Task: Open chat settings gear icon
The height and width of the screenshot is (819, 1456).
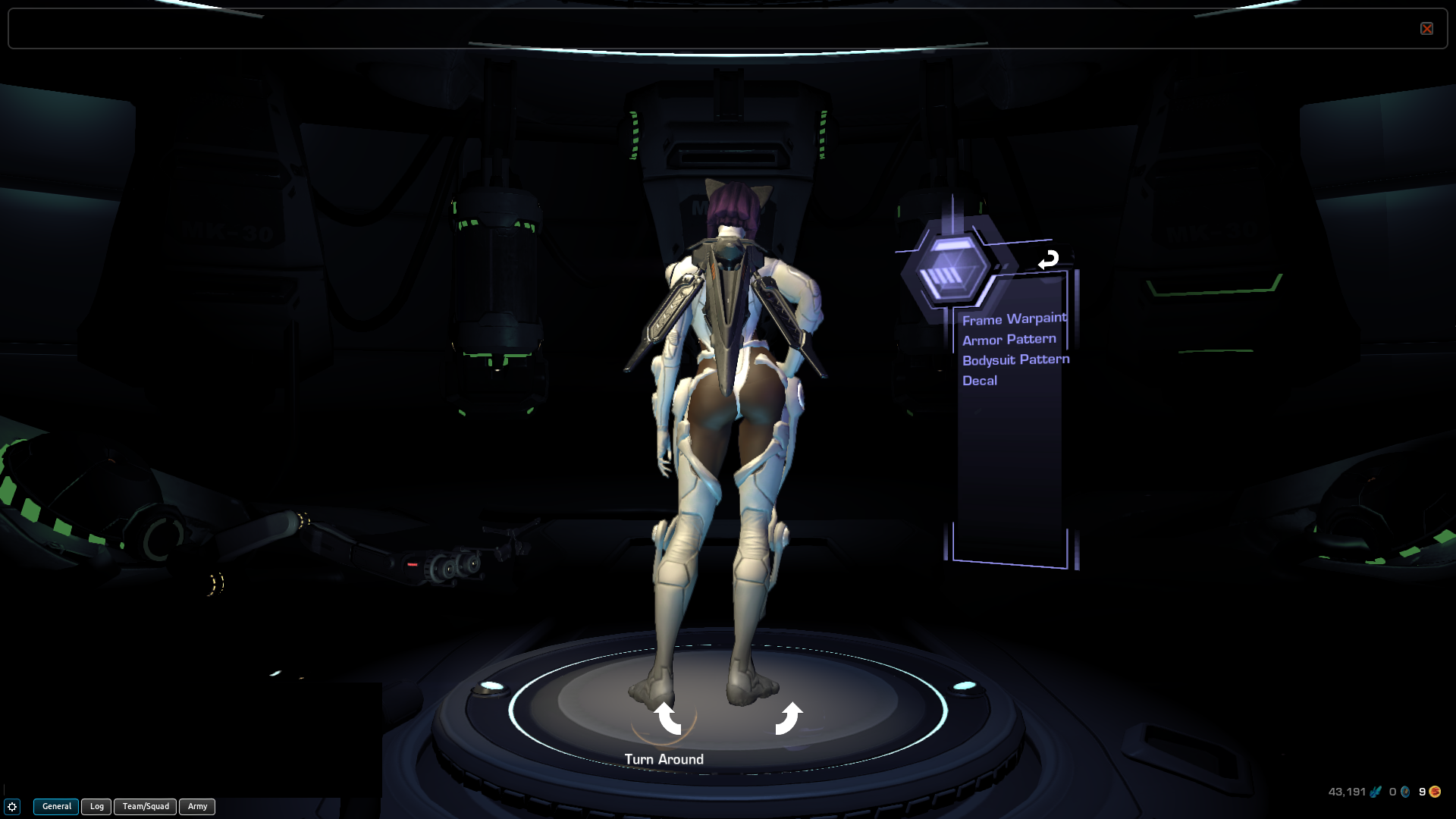Action: click(12, 807)
